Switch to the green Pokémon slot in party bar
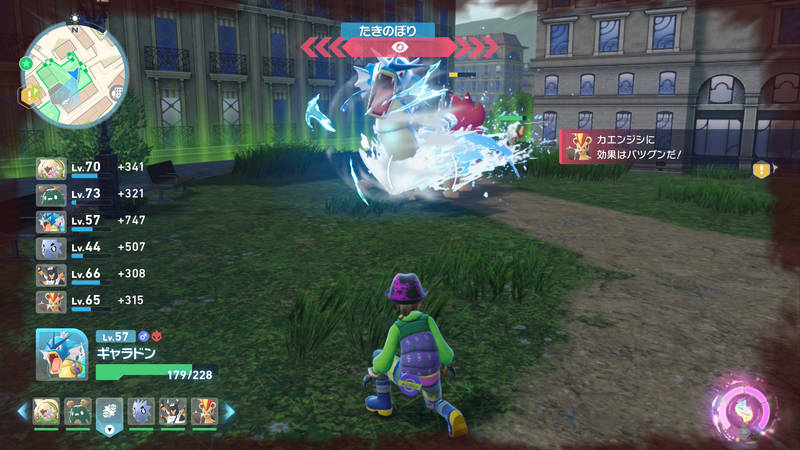Screen dimensions: 800x450 point(79,411)
